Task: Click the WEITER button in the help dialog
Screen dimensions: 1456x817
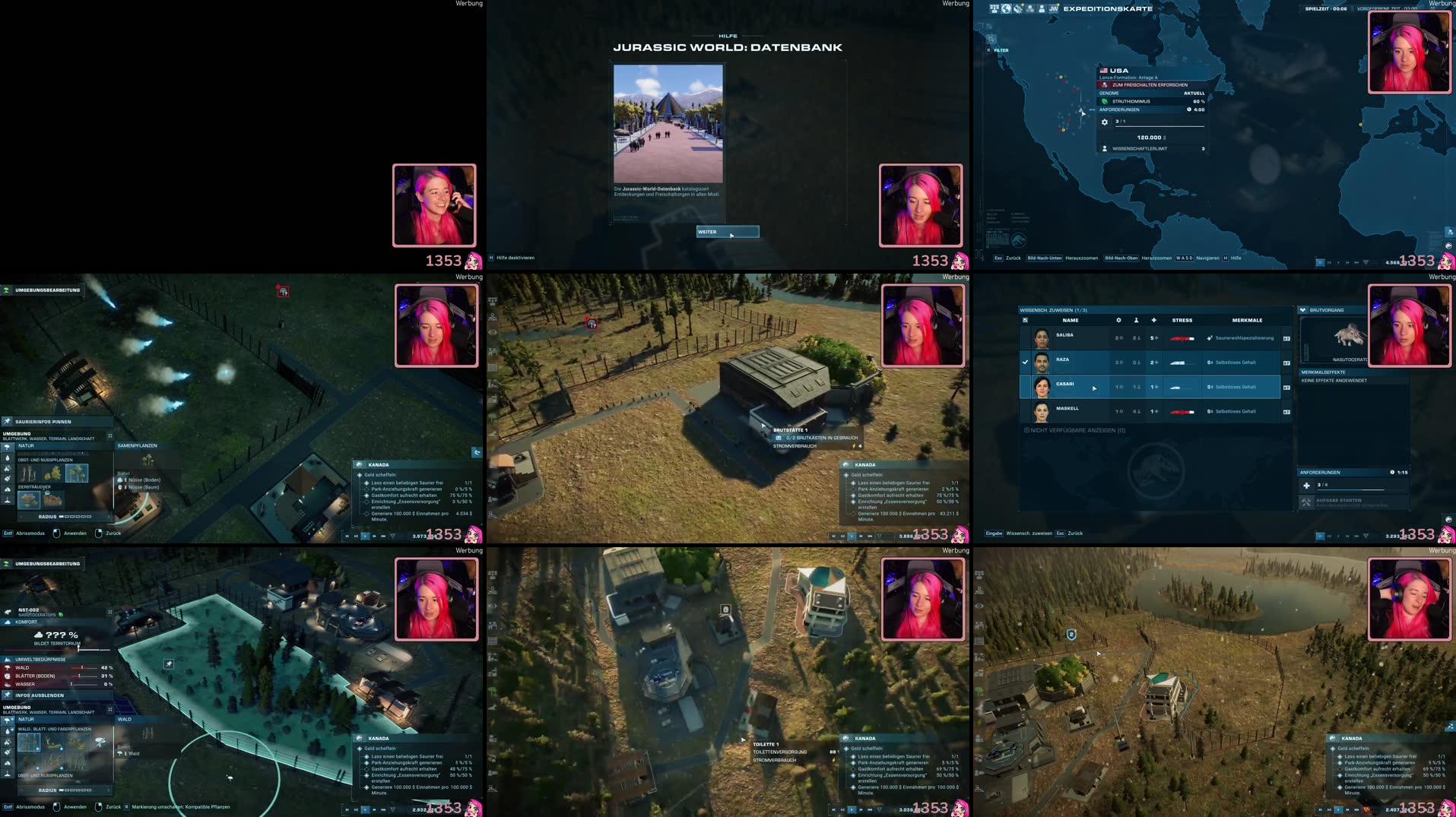Action: [x=728, y=232]
